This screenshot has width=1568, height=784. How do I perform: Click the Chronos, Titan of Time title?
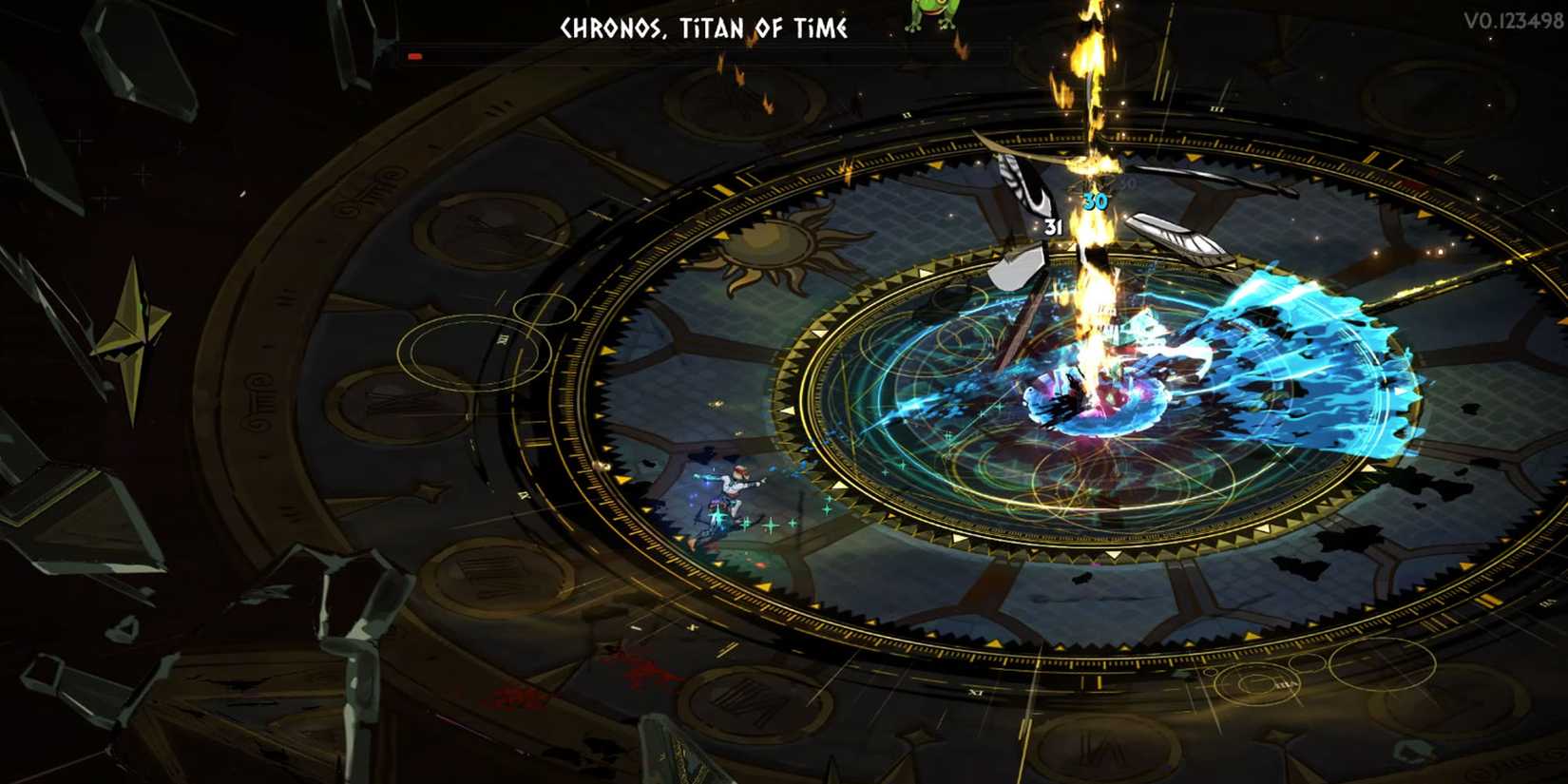click(705, 29)
